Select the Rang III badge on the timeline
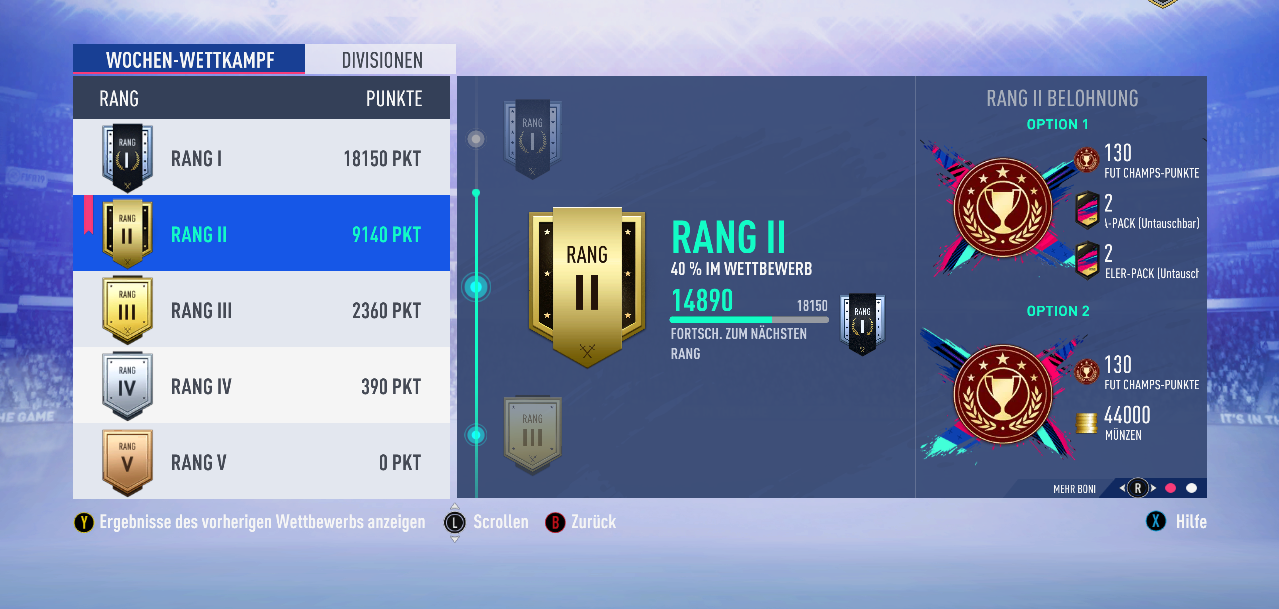Viewport: 1279px width, 609px height. point(532,434)
